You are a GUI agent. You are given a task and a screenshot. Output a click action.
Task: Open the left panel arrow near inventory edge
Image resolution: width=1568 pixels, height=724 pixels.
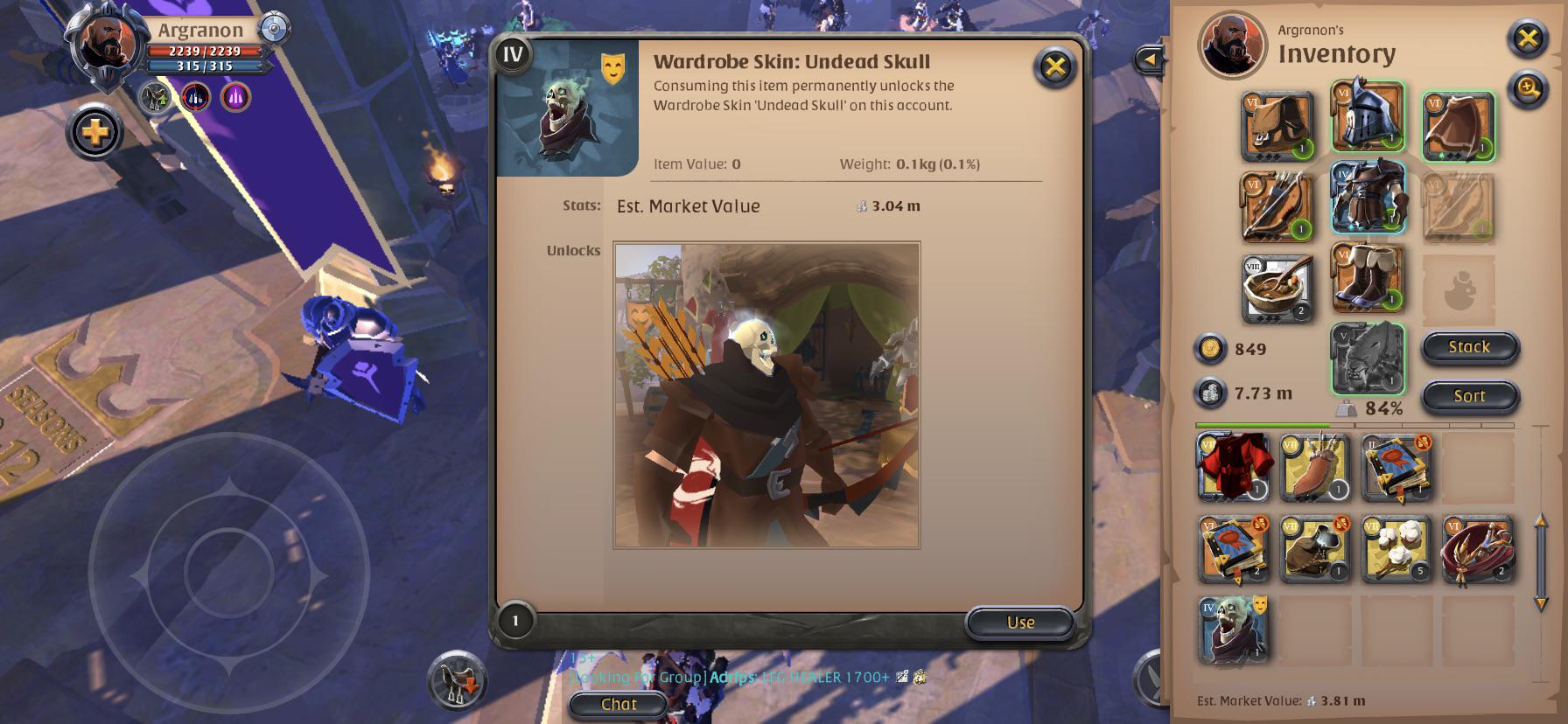[1148, 58]
